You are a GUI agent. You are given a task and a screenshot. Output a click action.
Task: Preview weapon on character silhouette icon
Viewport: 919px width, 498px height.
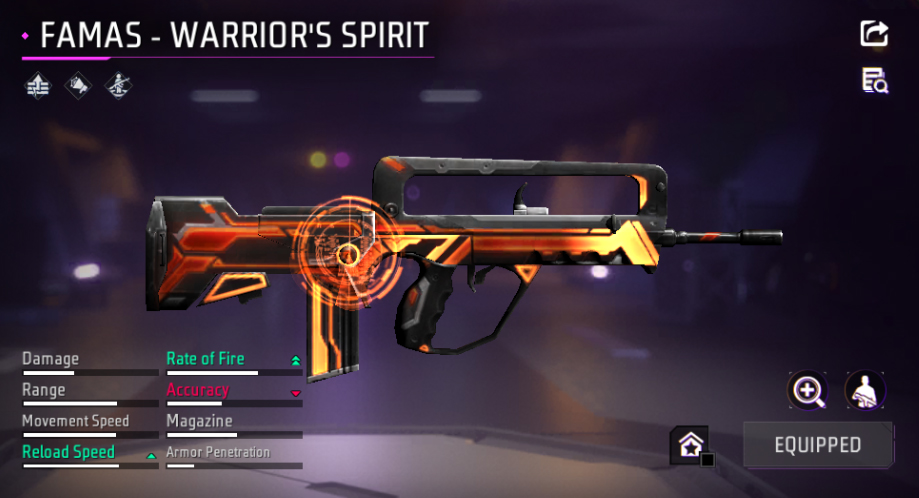864,390
